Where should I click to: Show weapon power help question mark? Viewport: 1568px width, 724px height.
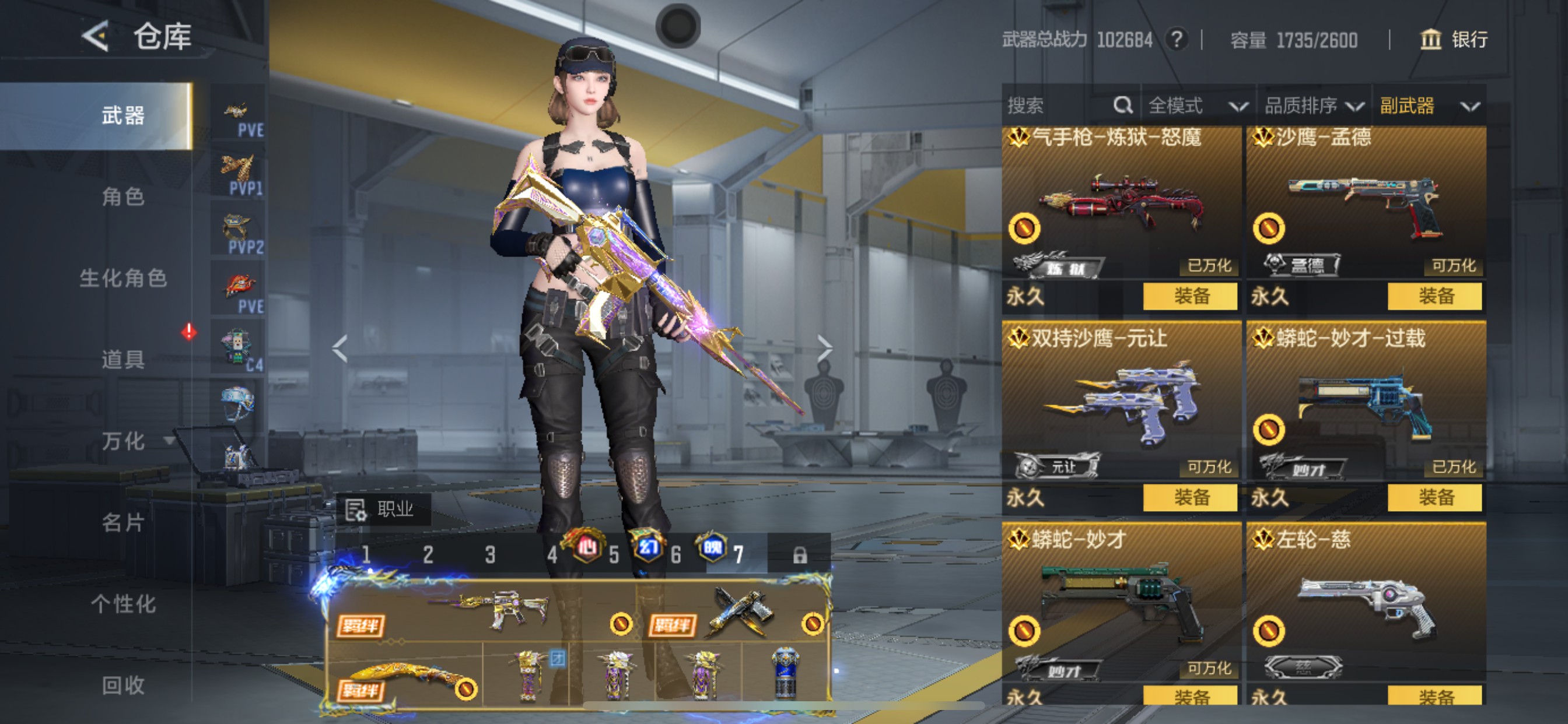pos(1177,40)
